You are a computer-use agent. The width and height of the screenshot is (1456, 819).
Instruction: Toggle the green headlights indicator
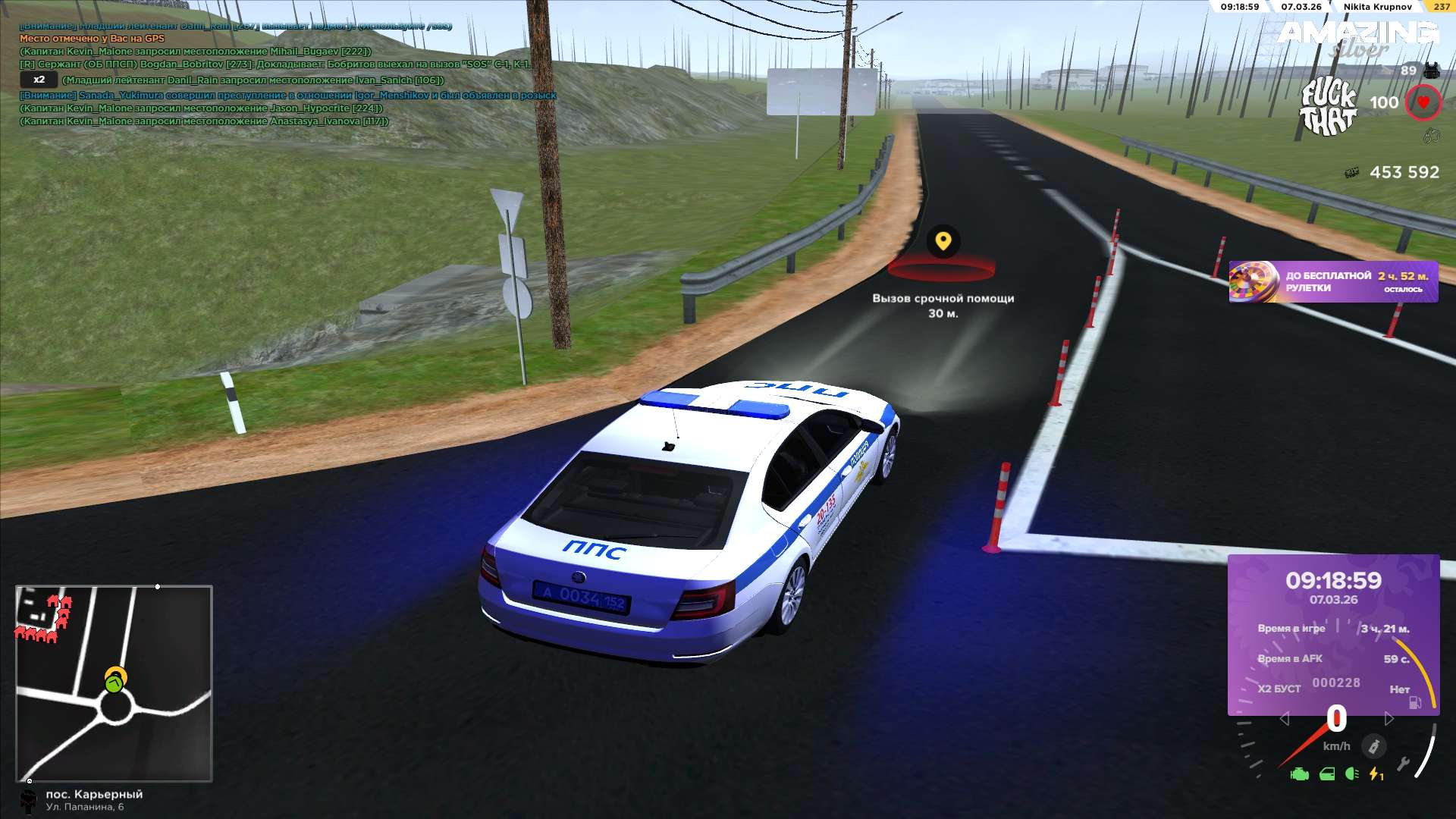(1351, 774)
